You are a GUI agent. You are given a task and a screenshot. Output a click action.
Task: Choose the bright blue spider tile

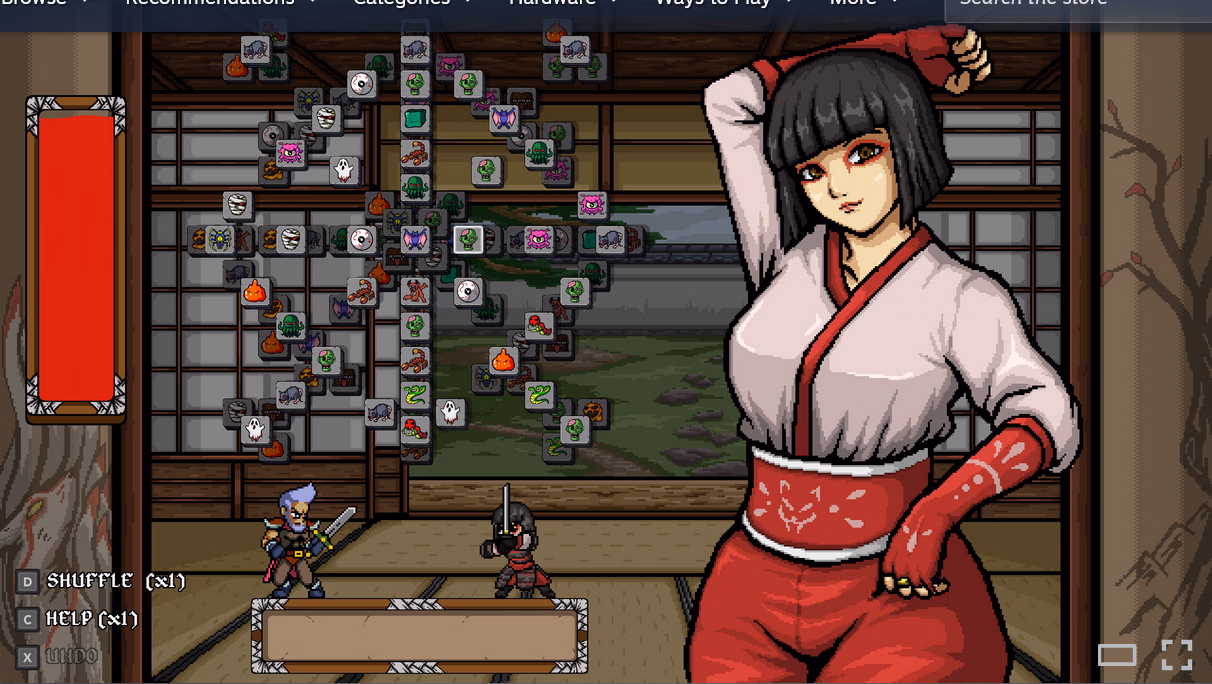(219, 240)
